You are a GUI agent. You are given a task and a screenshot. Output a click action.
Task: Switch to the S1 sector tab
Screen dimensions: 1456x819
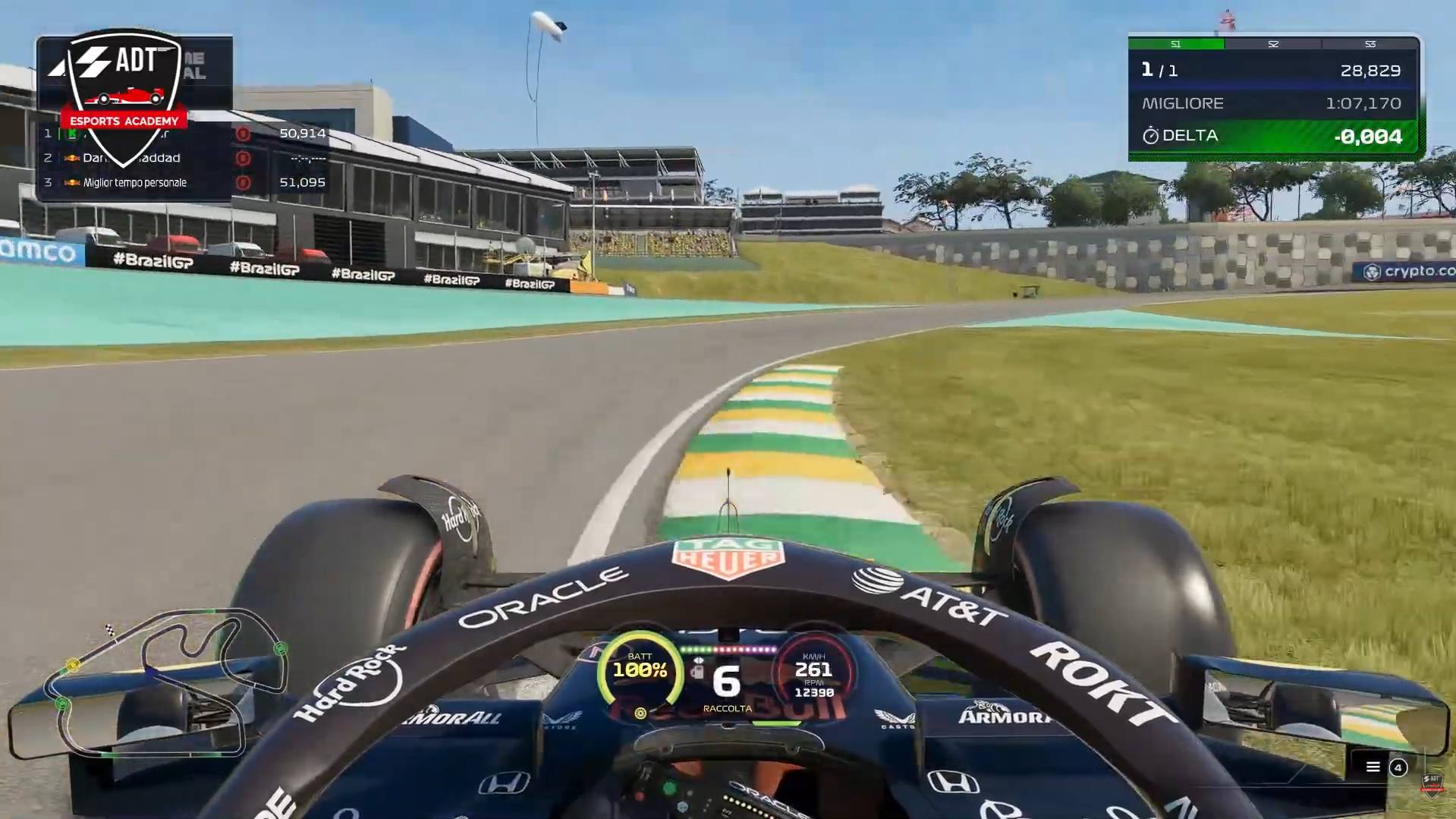[1176, 44]
